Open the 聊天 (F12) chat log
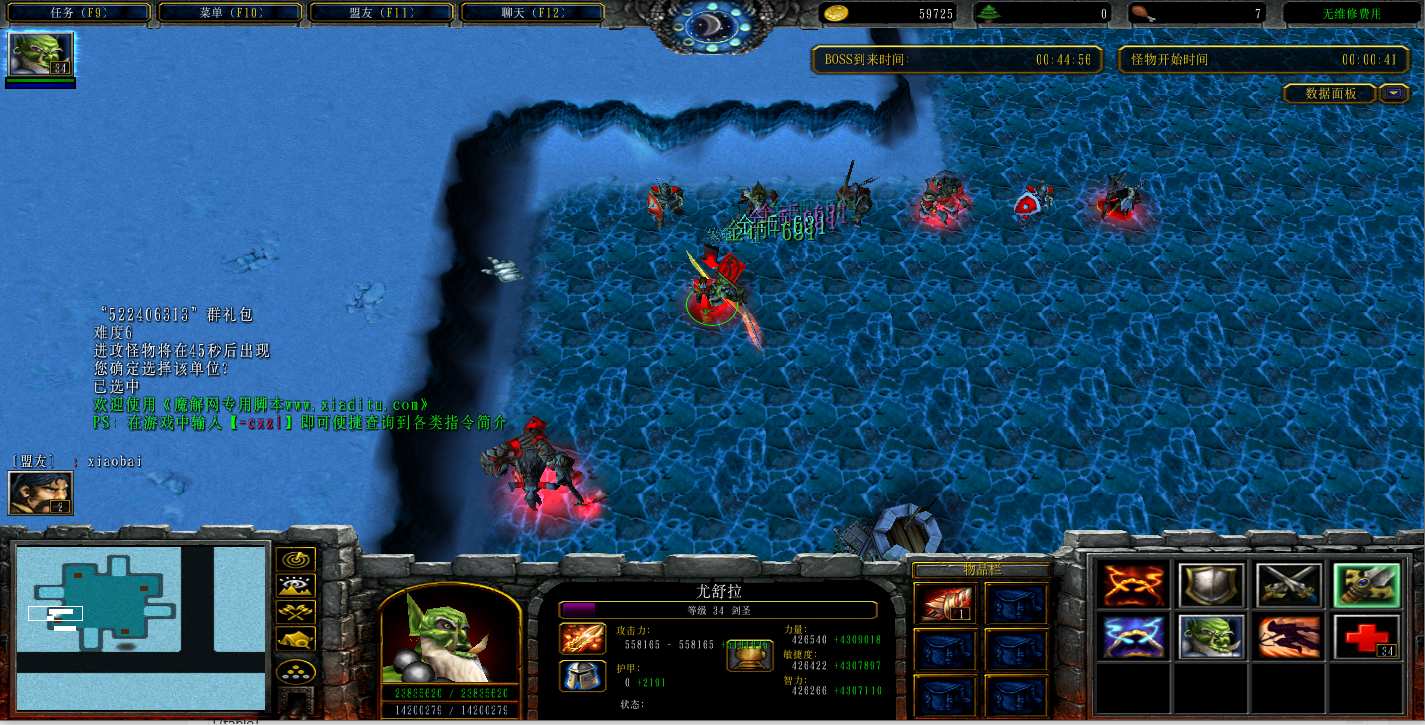This screenshot has height=725, width=1425. (x=532, y=14)
